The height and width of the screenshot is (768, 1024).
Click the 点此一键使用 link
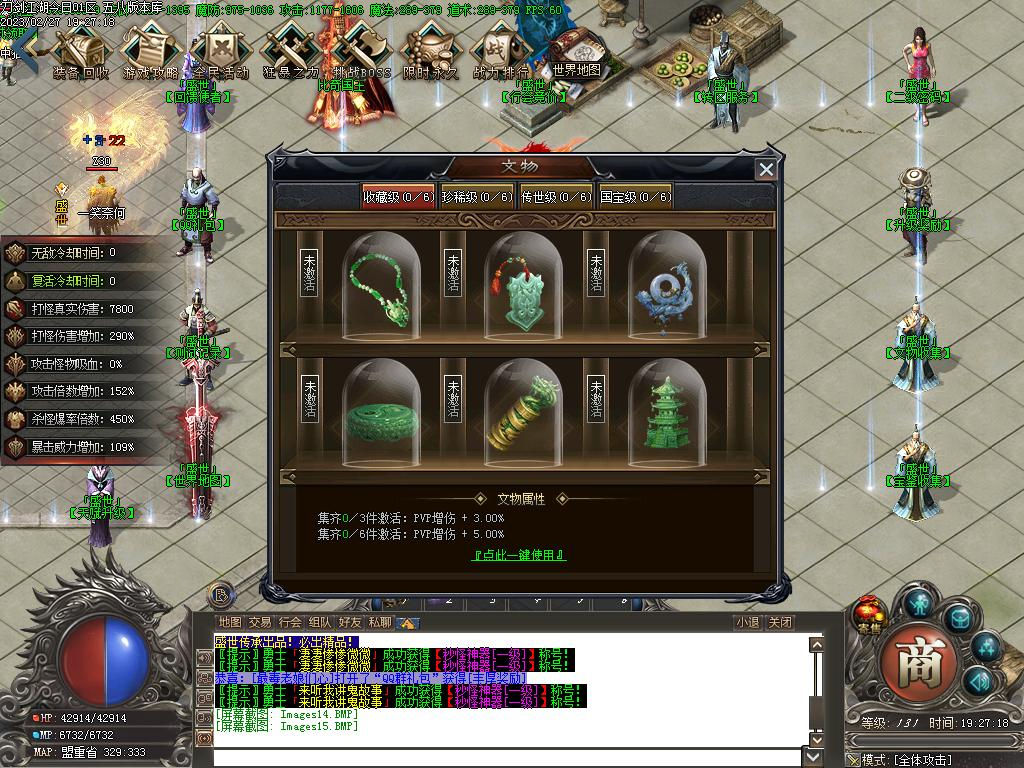[519, 555]
